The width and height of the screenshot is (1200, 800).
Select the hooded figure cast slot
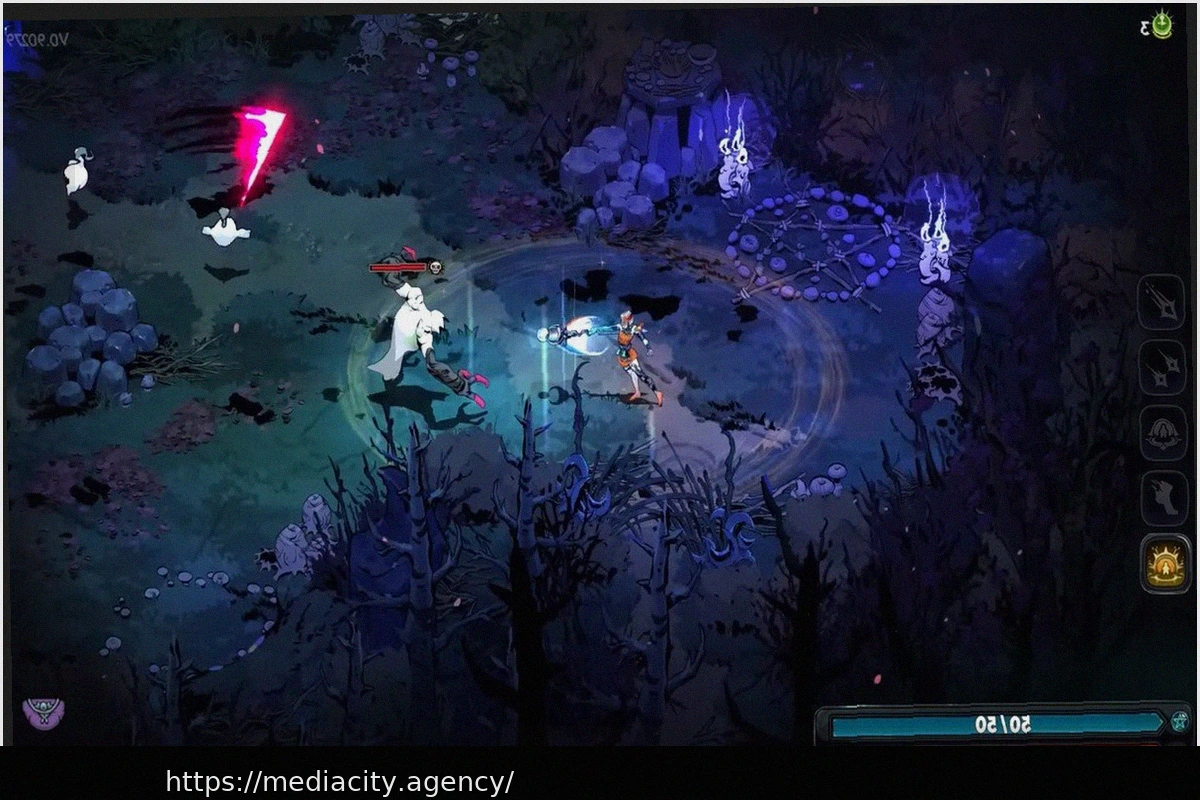[x=1163, y=433]
